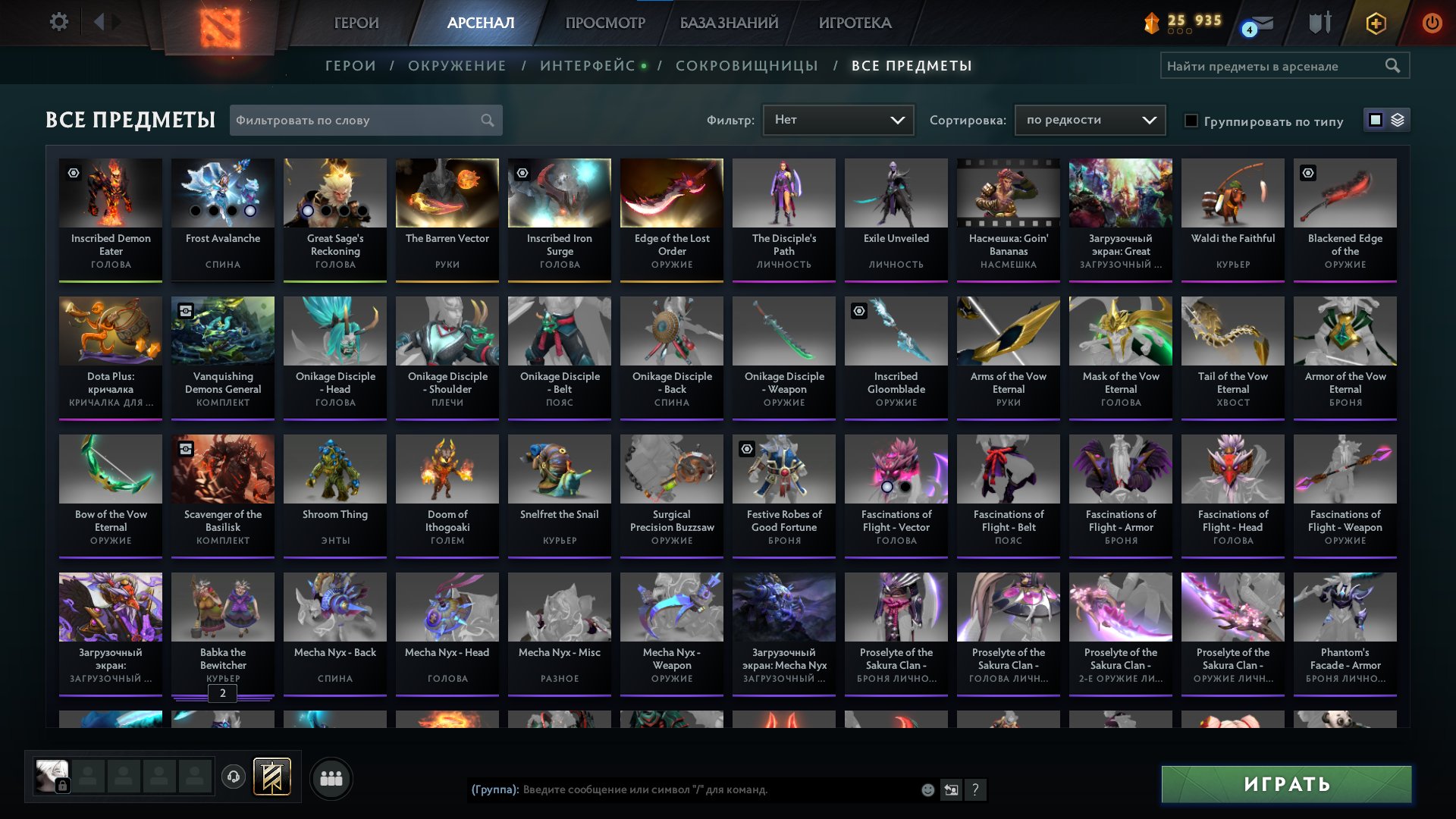The height and width of the screenshot is (819, 1456).
Task: Click the headset voice chat icon near party slots
Action: point(233,777)
